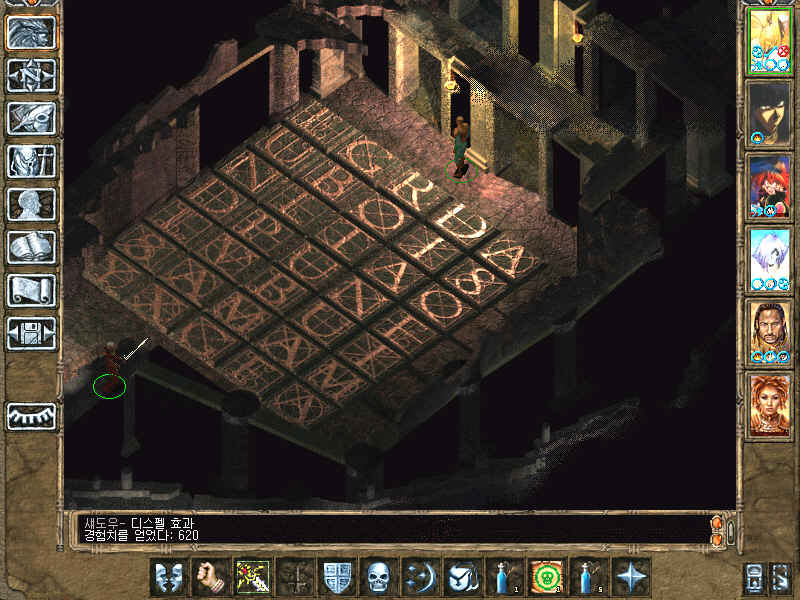This screenshot has width=800, height=600.
Task: Click the fist icon on the action bar
Action: tap(209, 577)
